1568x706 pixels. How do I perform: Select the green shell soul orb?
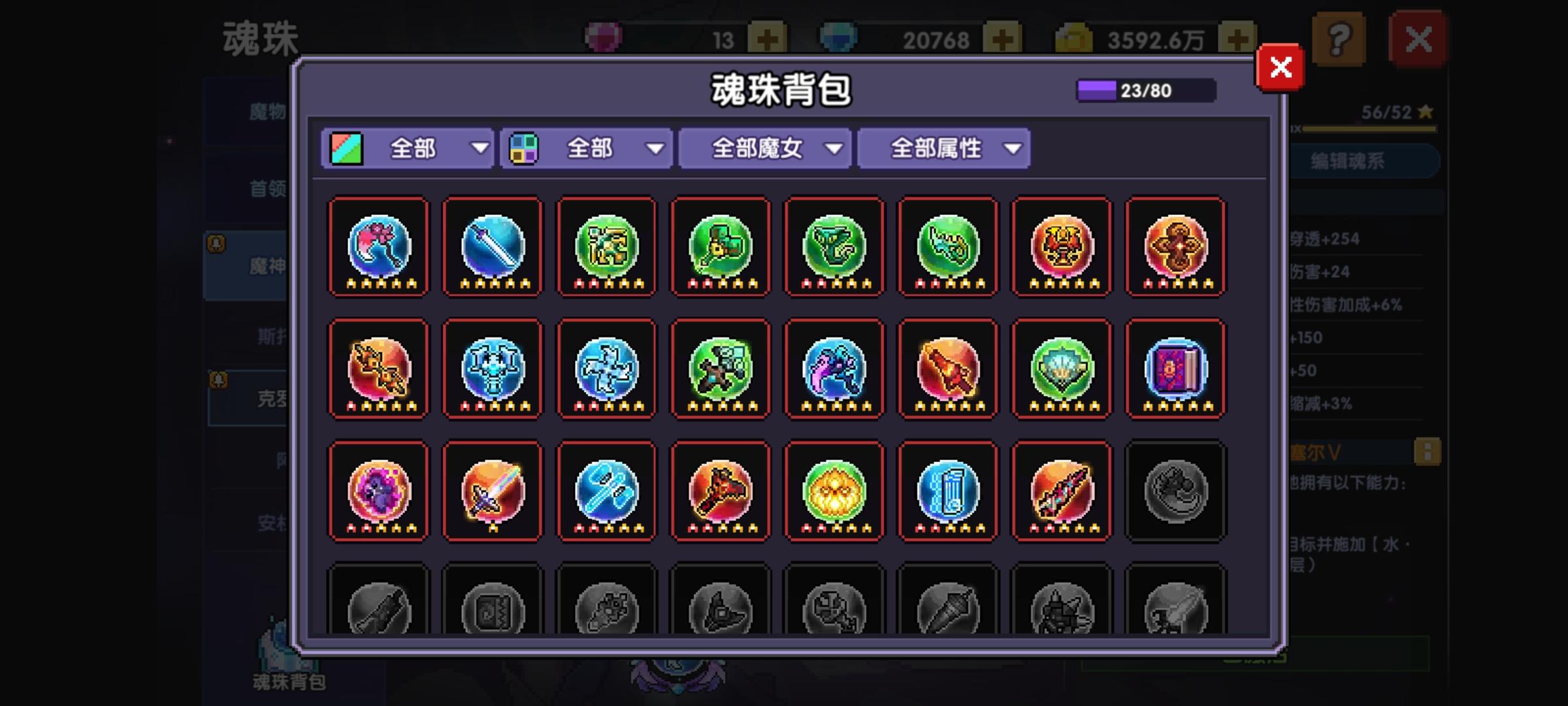[x=1060, y=369]
